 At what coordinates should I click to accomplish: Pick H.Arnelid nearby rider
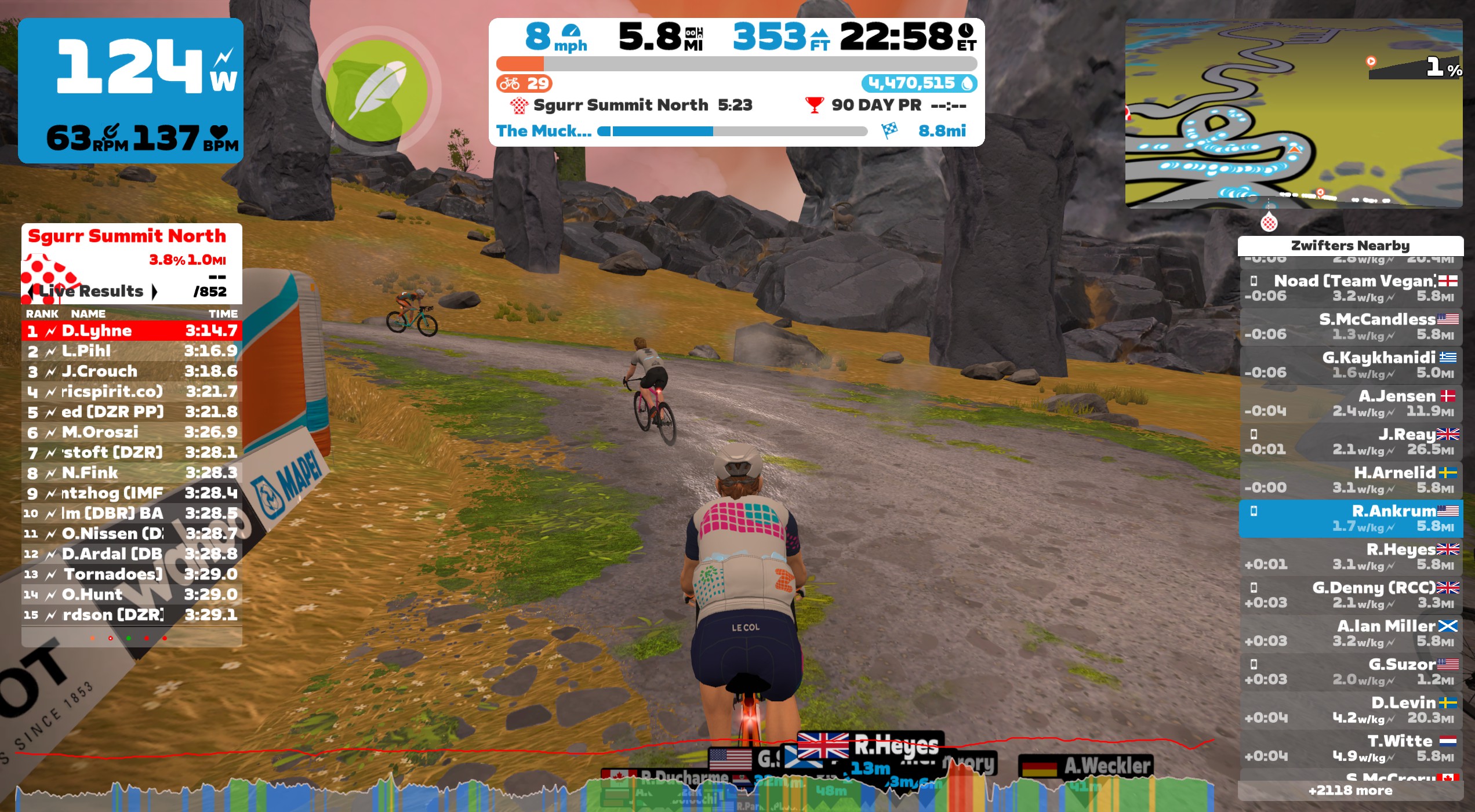coord(1350,479)
